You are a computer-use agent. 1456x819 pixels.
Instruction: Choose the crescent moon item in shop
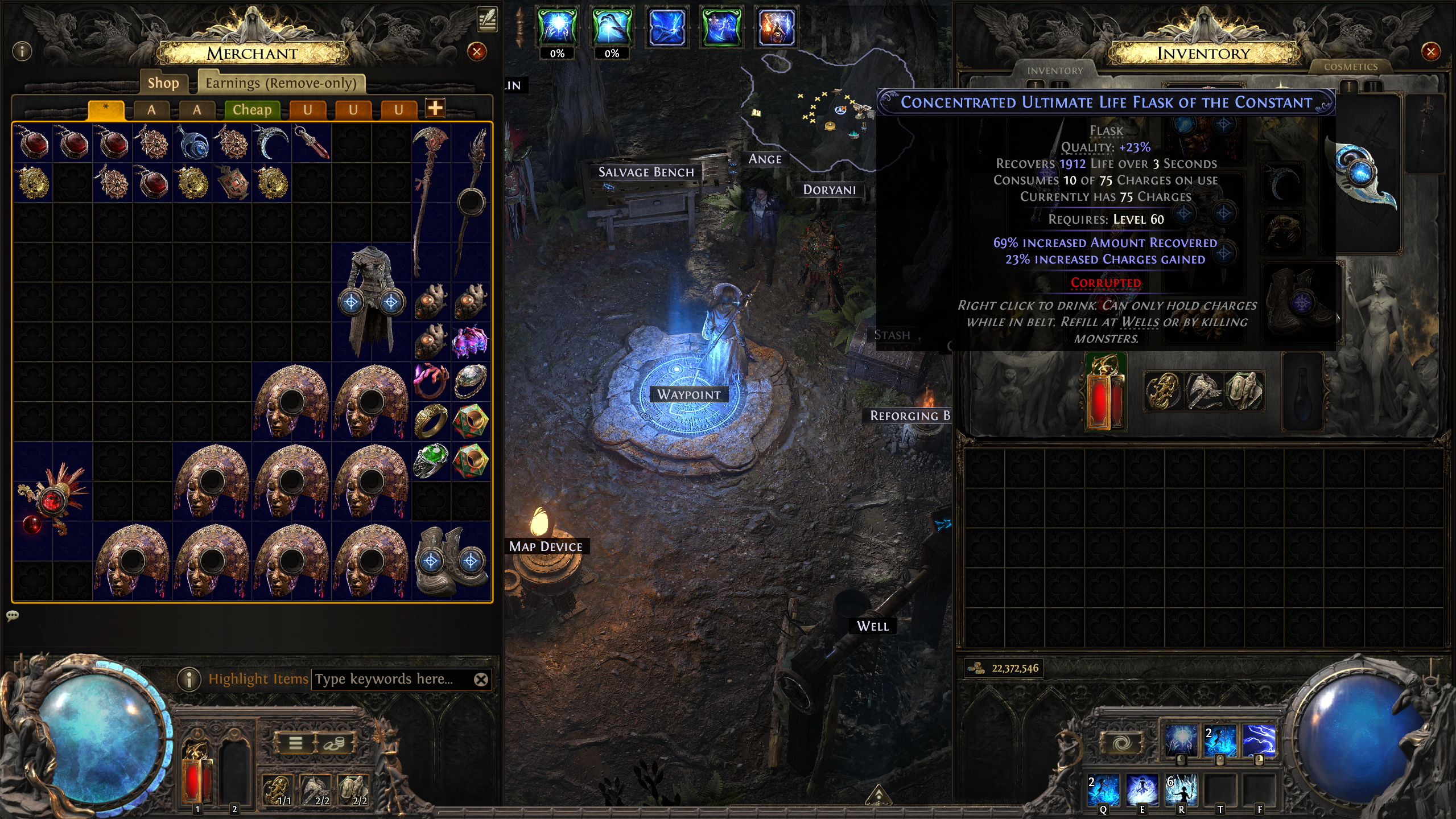(x=271, y=143)
